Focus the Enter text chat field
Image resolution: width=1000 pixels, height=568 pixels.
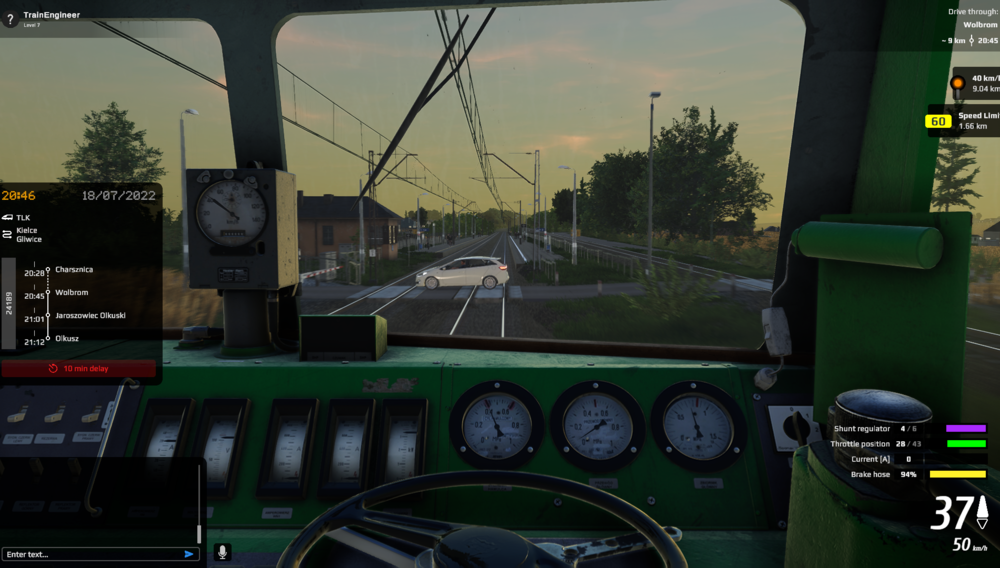(90, 554)
